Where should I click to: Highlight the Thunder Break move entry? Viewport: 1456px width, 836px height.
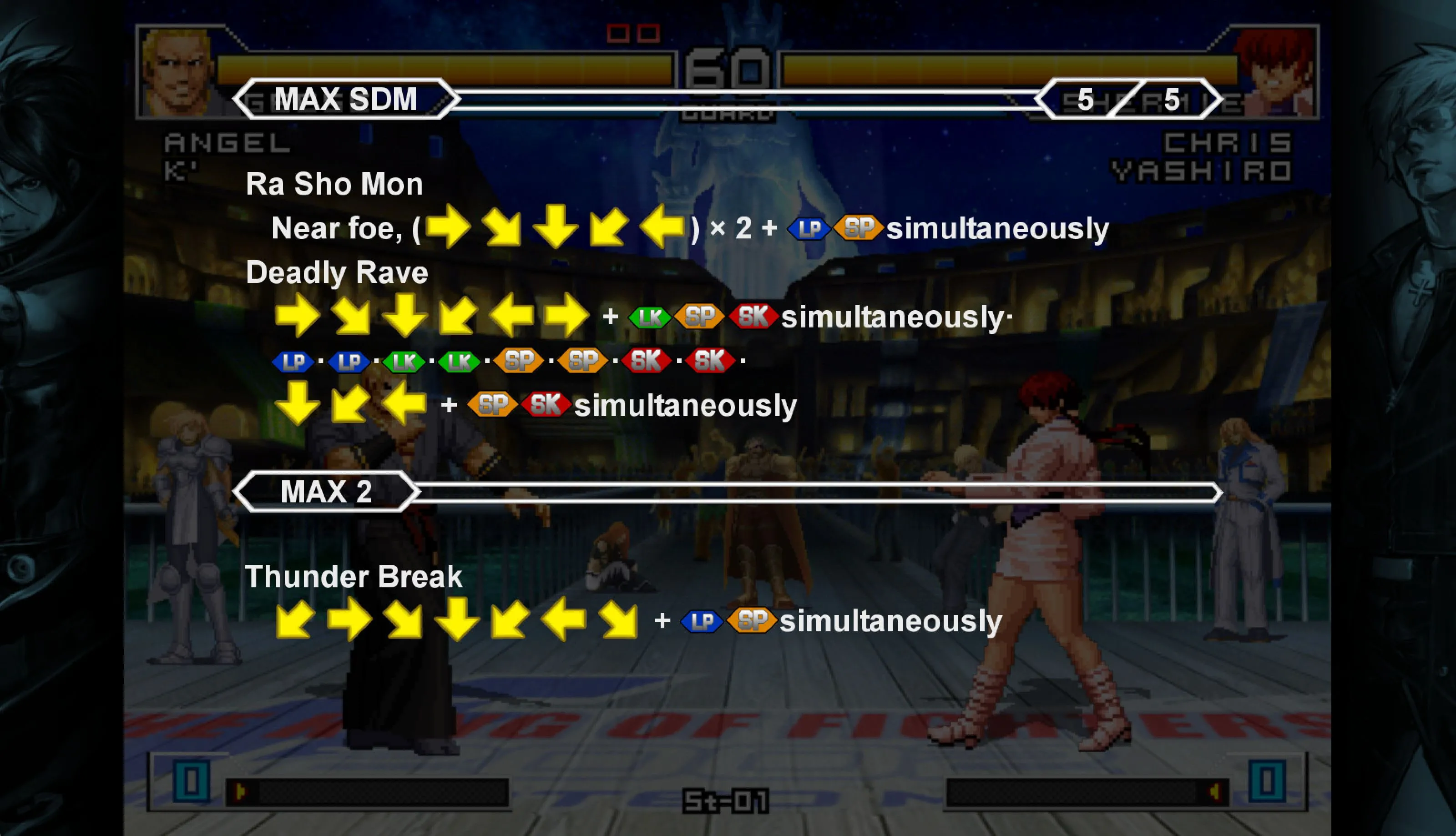click(353, 576)
